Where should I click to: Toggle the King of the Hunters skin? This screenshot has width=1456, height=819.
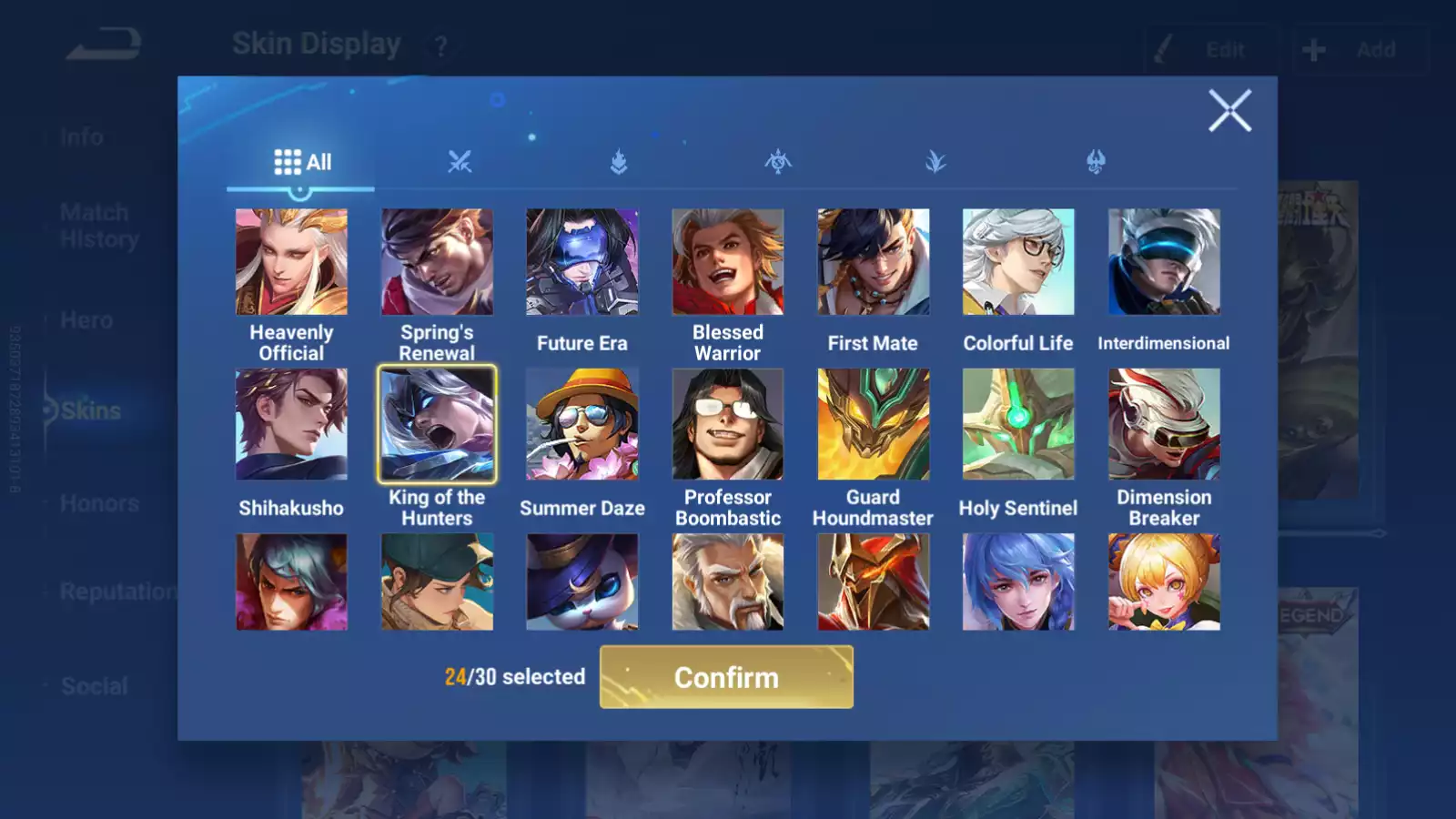[x=437, y=424]
